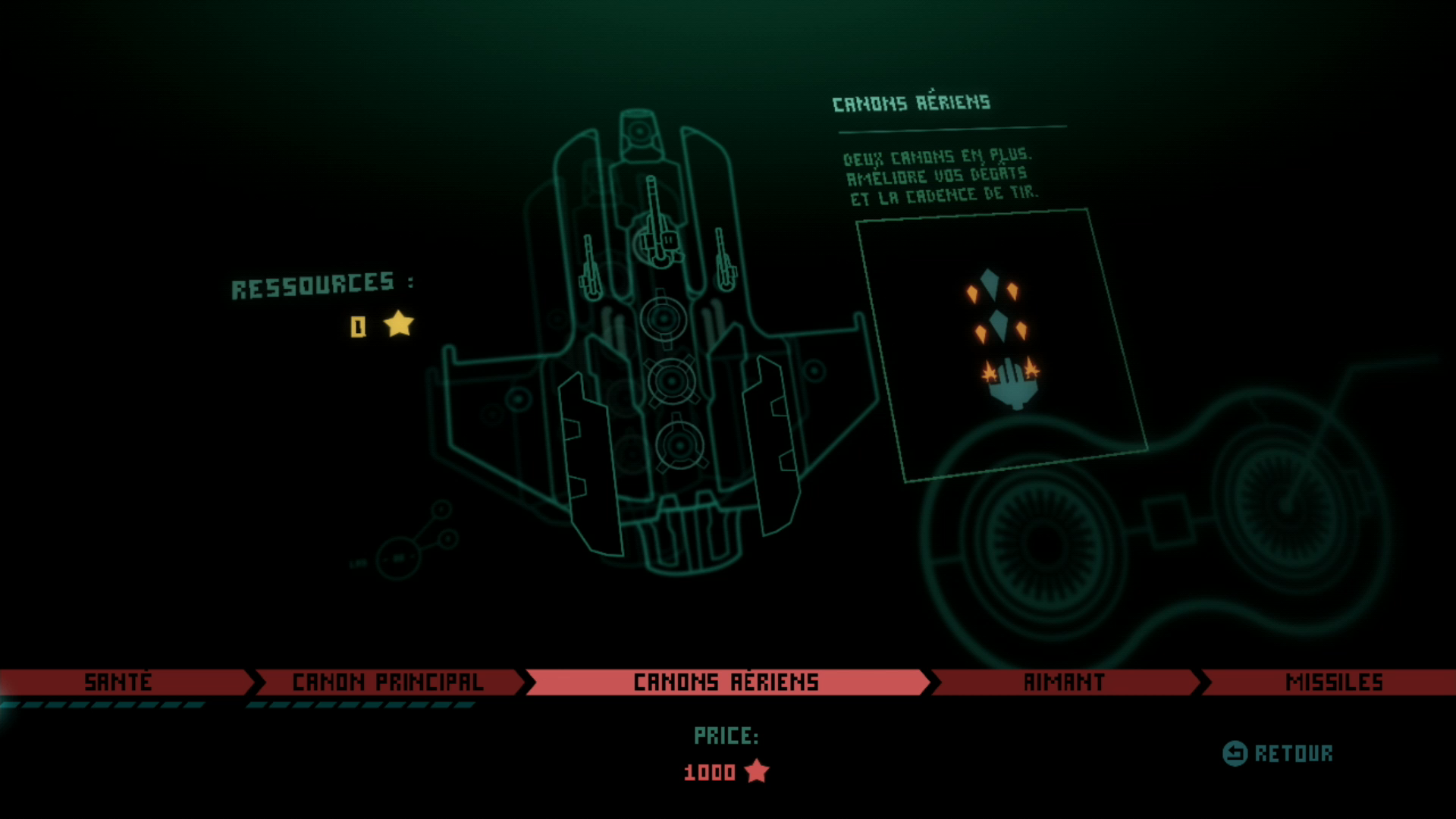Select the Santé upgrade tab
The image size is (1456, 819).
pyautogui.click(x=119, y=682)
